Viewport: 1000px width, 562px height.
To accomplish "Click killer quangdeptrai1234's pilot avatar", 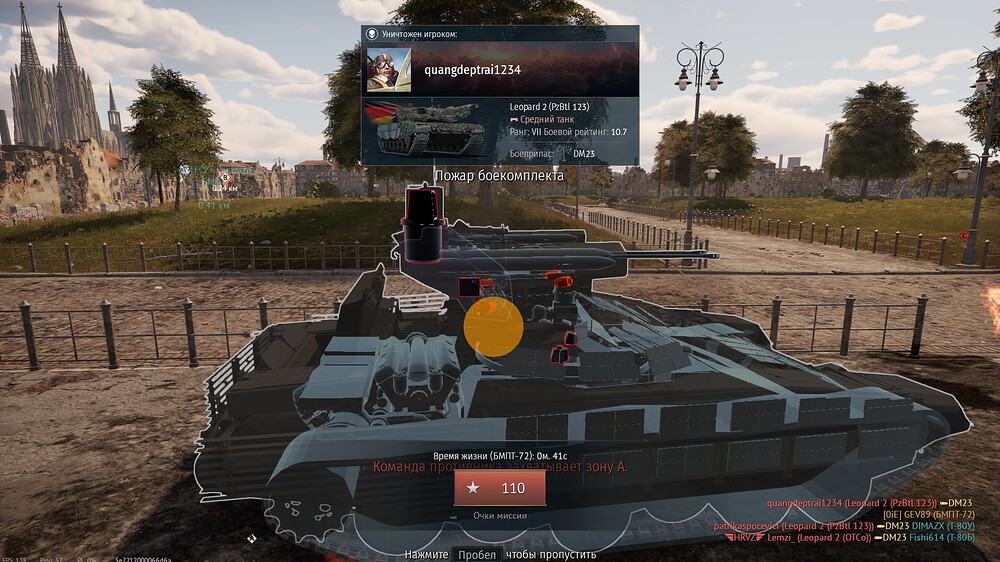I will (389, 69).
